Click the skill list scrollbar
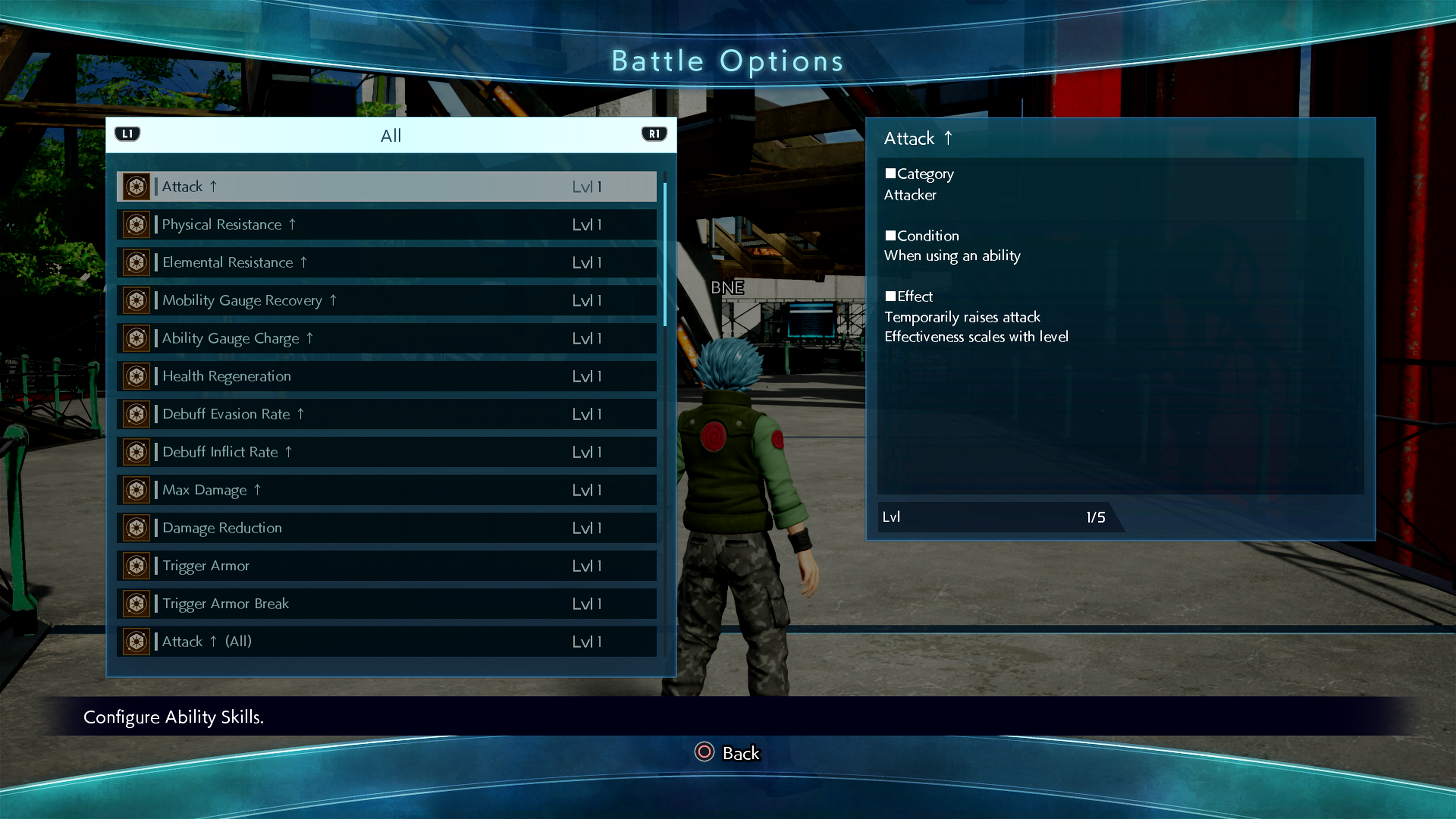This screenshot has height=819, width=1456. (x=665, y=254)
